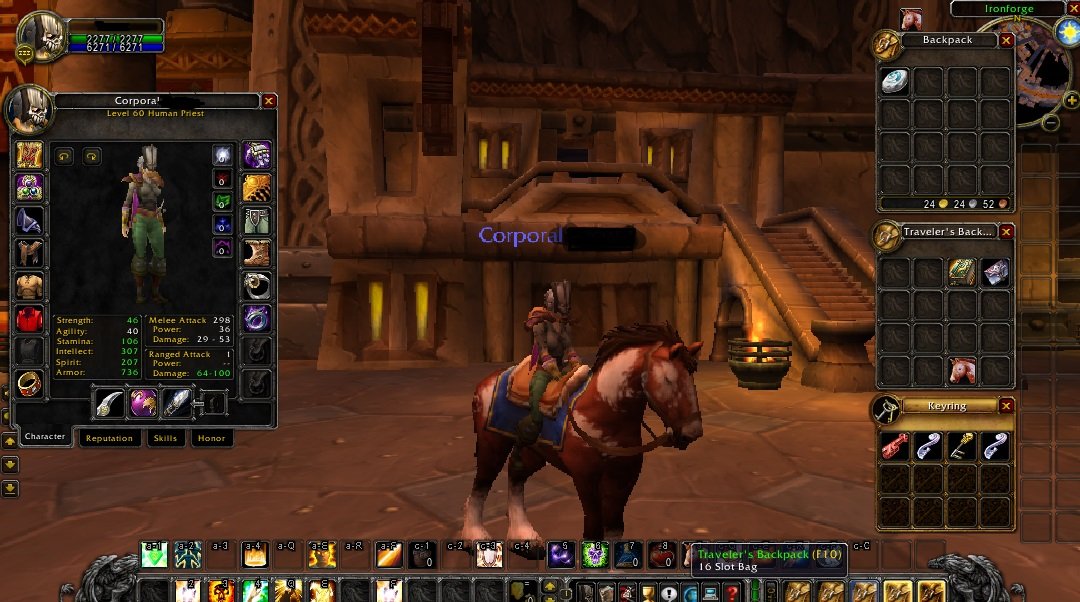Close the Keyring window

point(1006,406)
